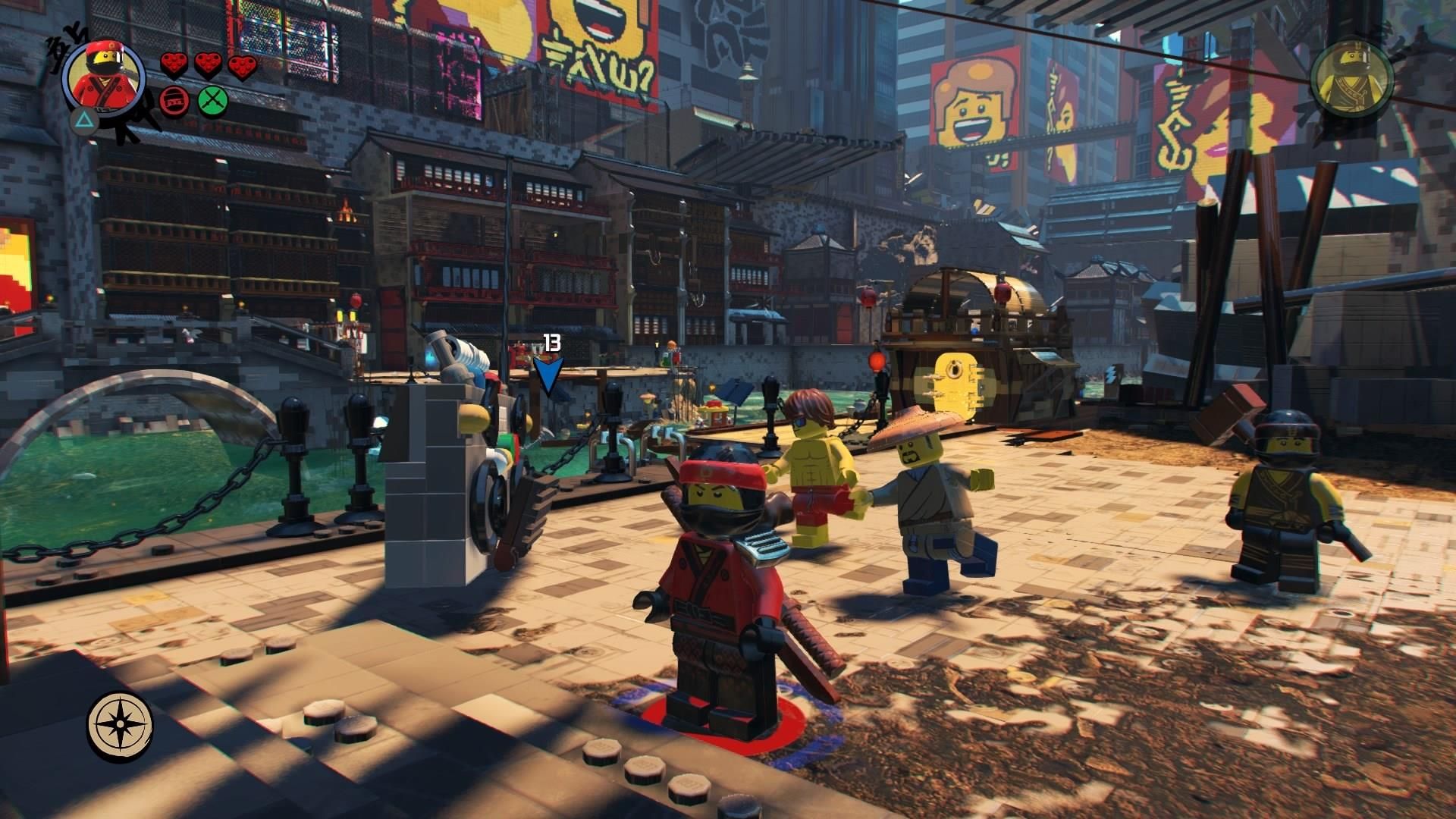1456x819 pixels.
Task: Open the compass map icon
Action: 120,726
